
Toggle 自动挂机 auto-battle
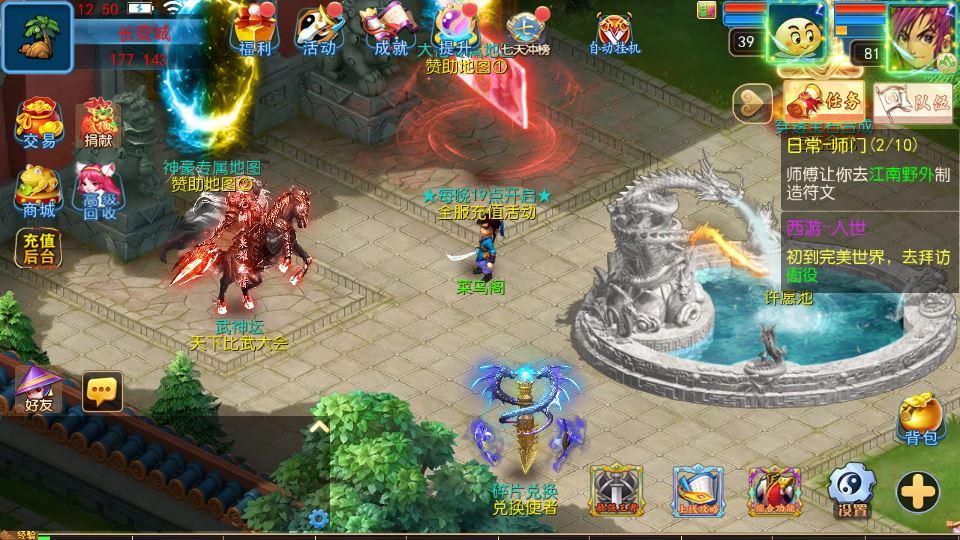click(614, 32)
